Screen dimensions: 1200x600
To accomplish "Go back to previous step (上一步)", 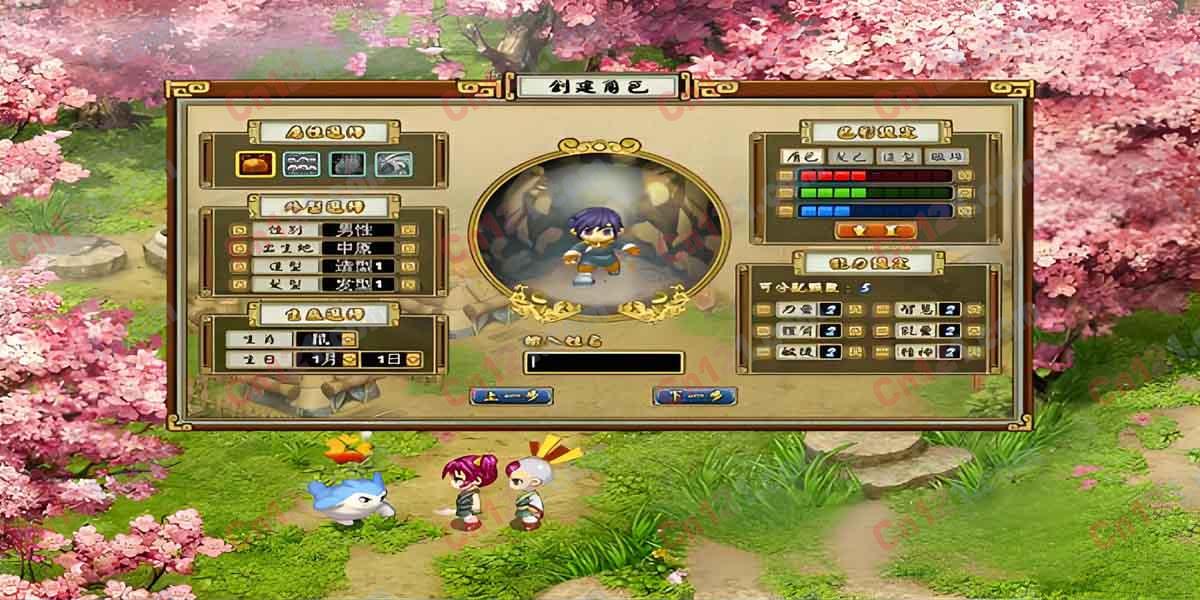I will [504, 396].
